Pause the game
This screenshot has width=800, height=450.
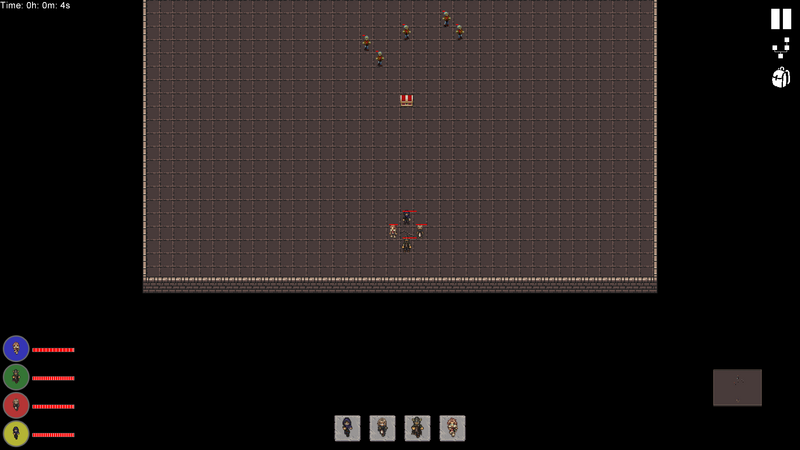click(x=781, y=19)
